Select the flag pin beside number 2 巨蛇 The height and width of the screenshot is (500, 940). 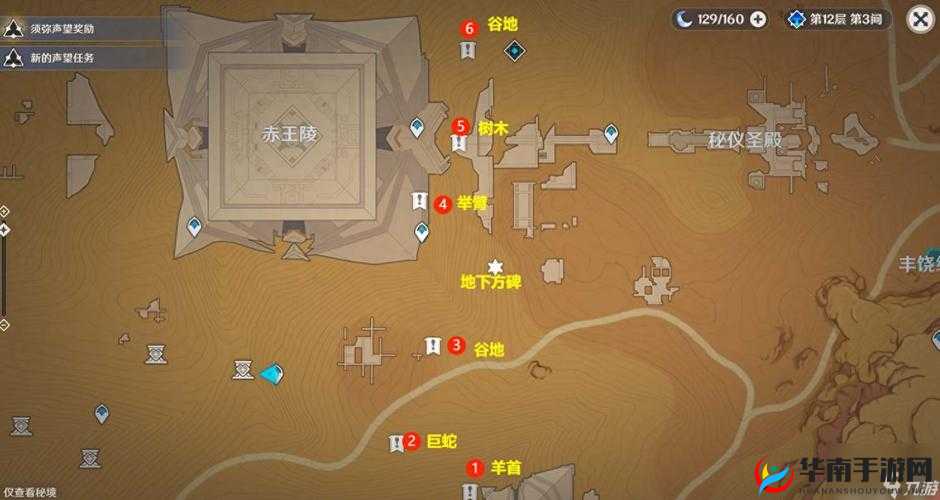coord(397,442)
